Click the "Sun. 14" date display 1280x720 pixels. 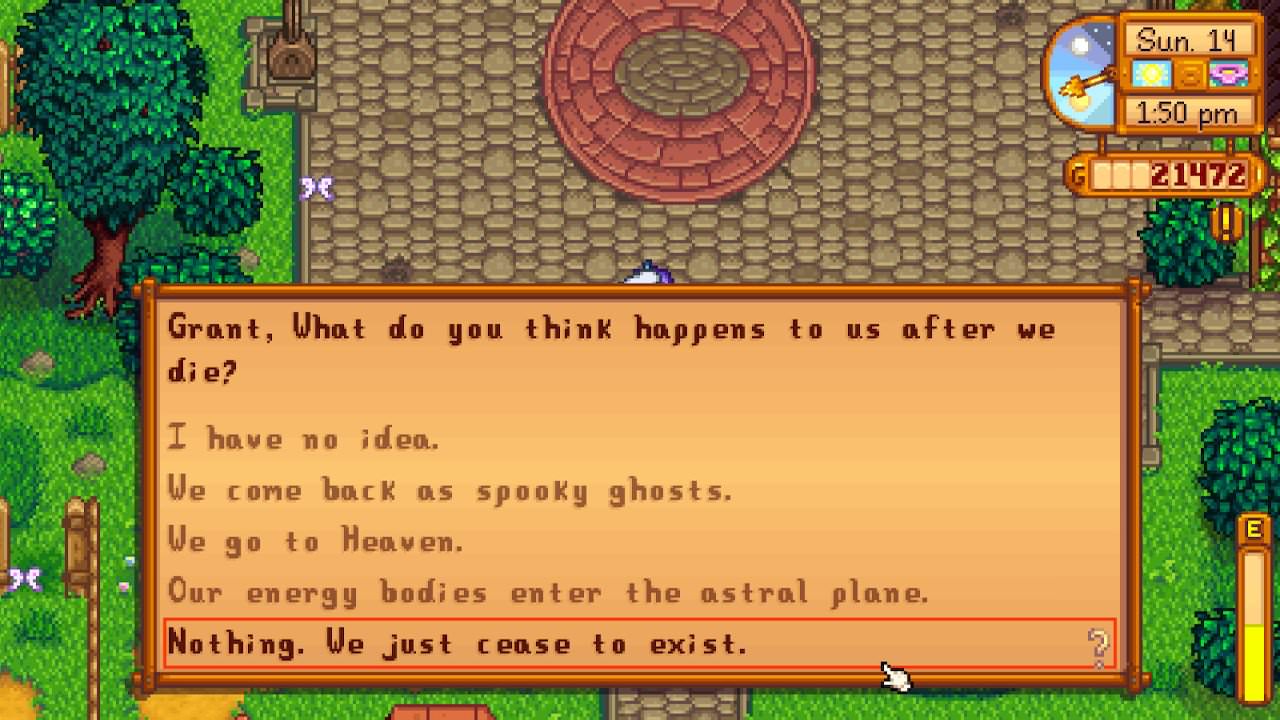coord(1189,40)
